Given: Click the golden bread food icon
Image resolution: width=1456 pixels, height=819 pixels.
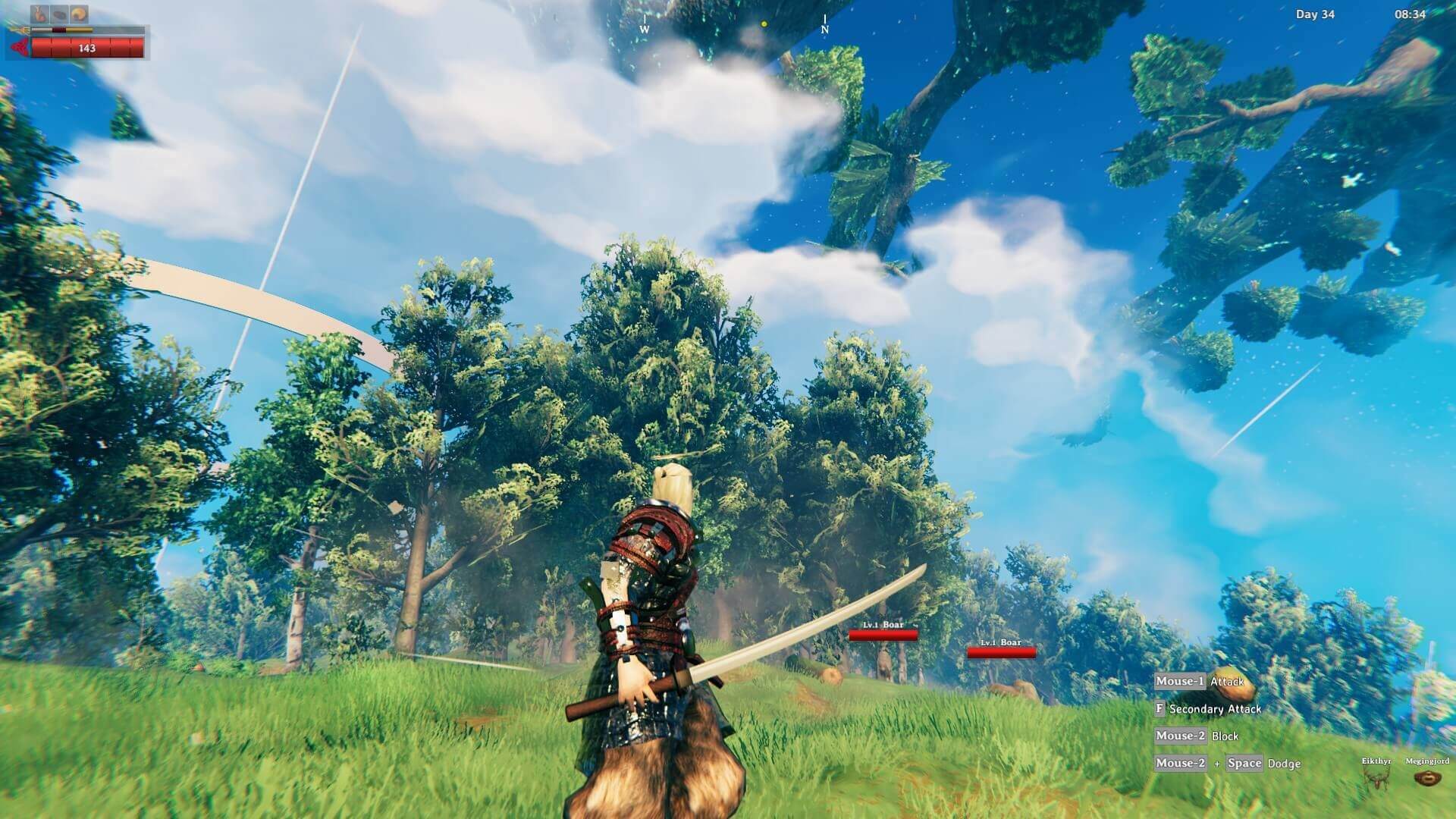Looking at the screenshot, I should click(79, 14).
